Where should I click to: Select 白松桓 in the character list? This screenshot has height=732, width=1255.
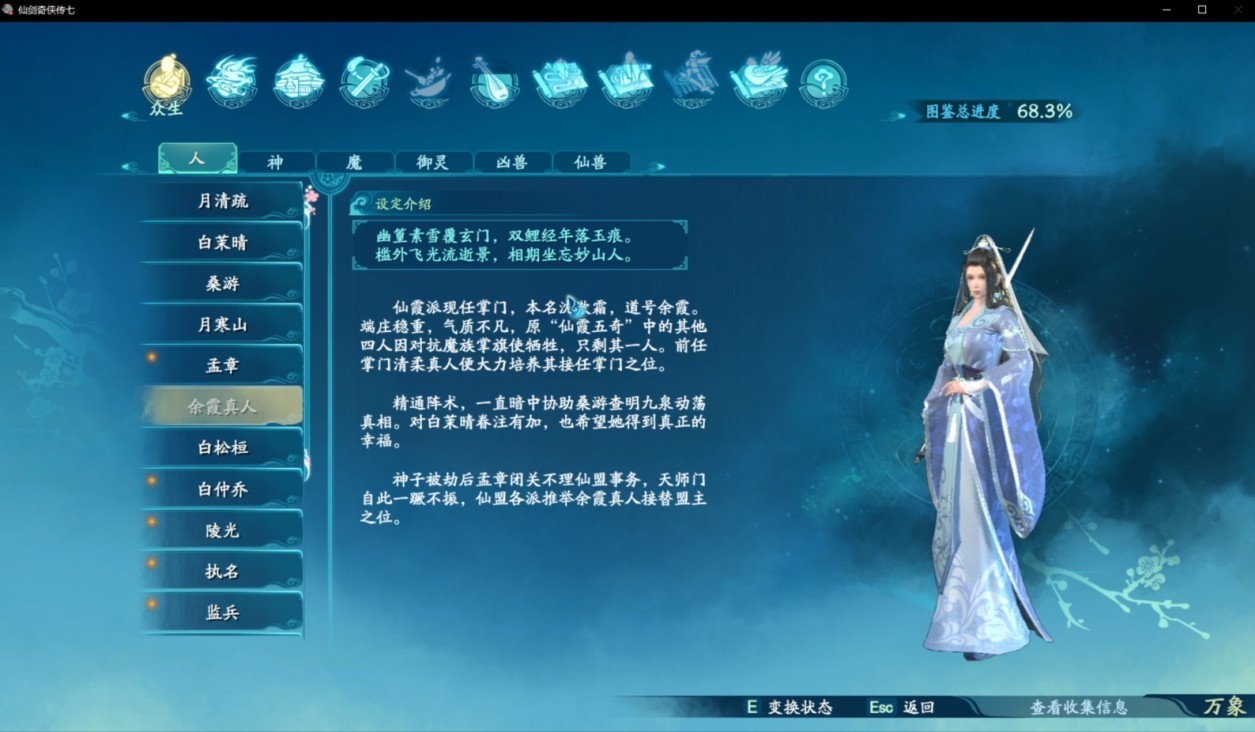click(222, 448)
